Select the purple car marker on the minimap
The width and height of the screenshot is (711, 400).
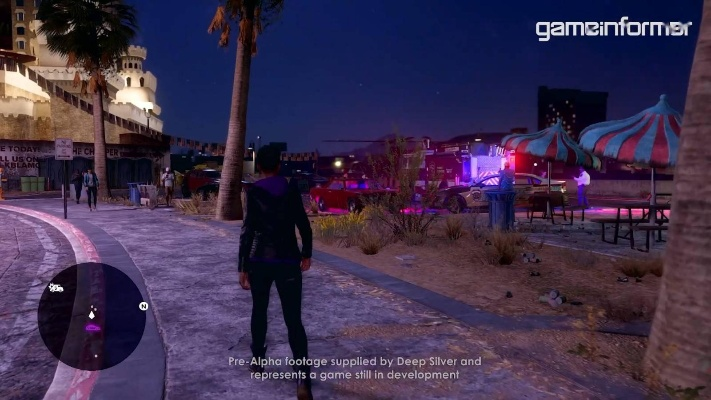pyautogui.click(x=93, y=327)
